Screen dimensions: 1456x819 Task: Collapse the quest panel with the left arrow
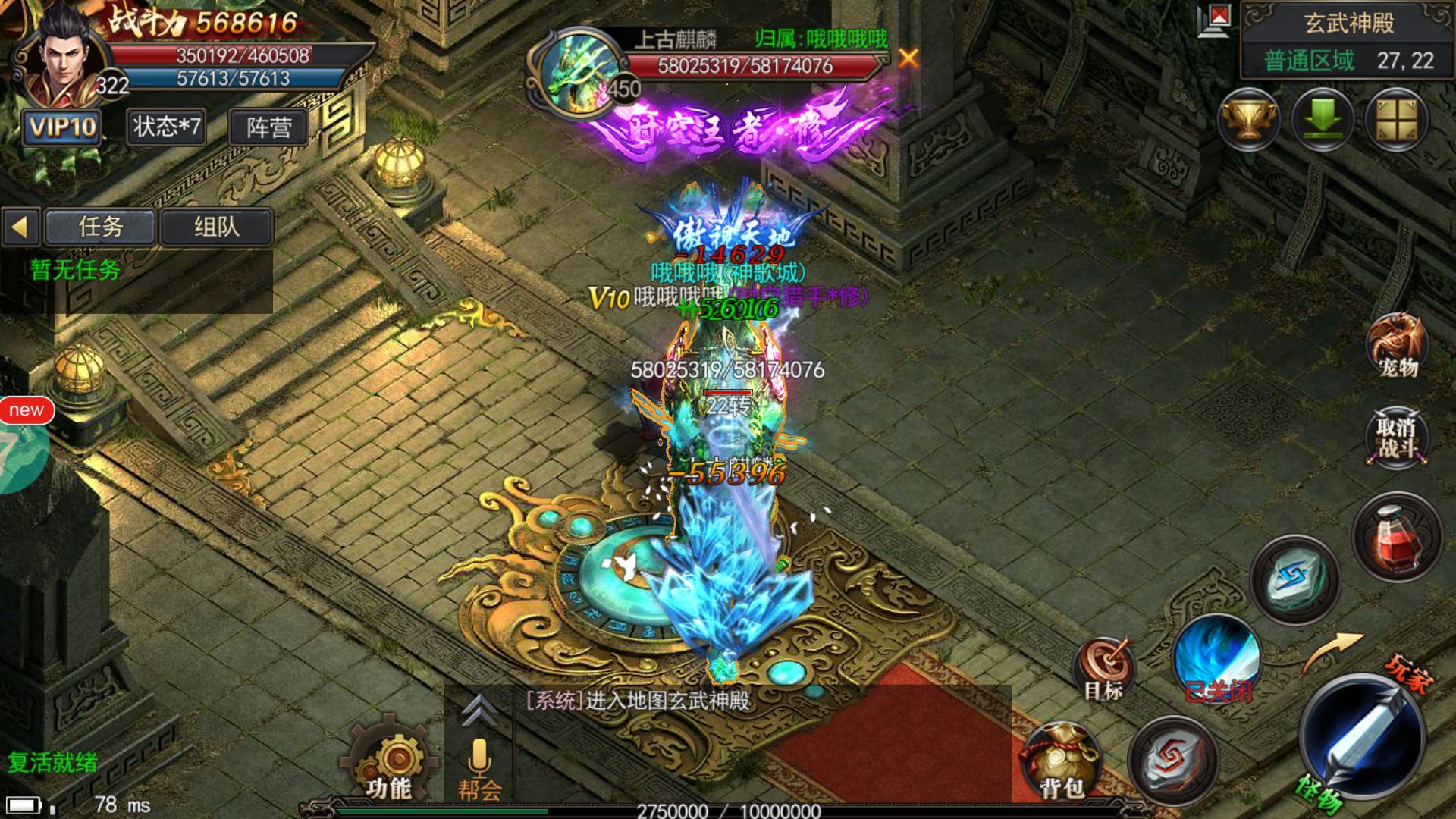pyautogui.click(x=20, y=227)
